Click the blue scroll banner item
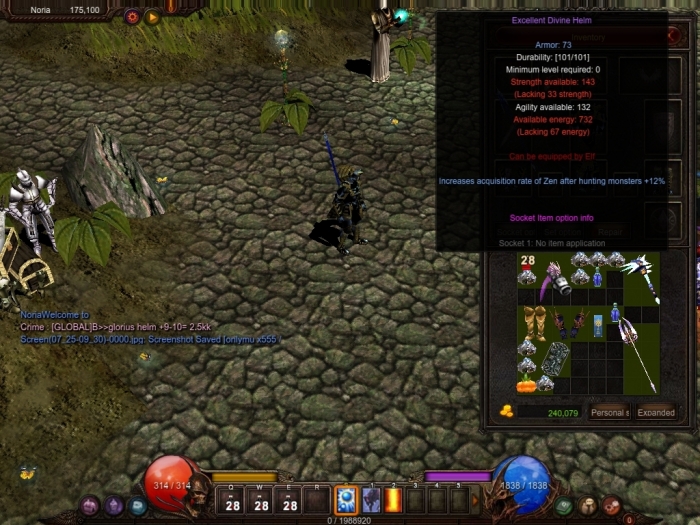 (x=599, y=325)
